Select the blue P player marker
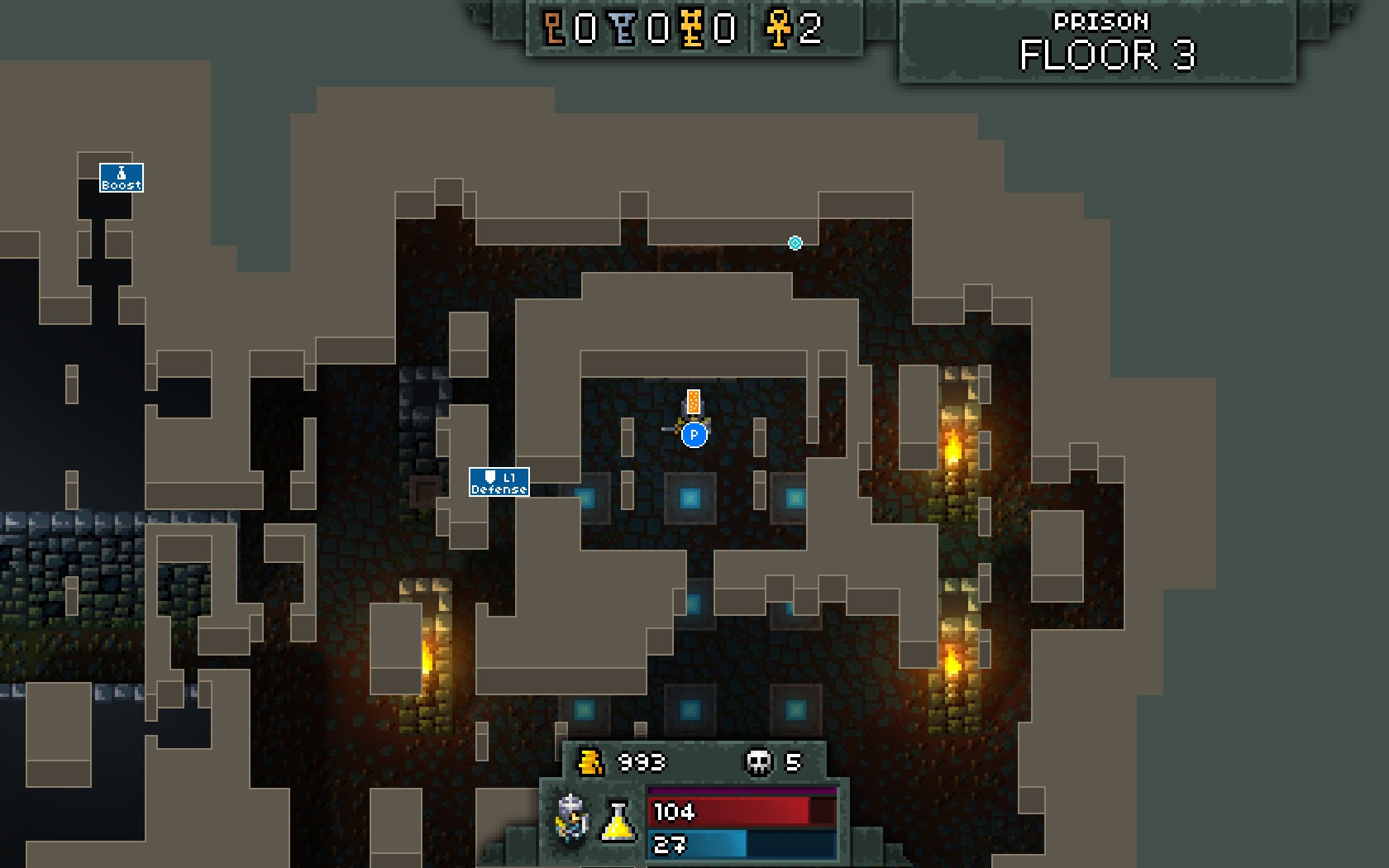The width and height of the screenshot is (1389, 868). 694,434
